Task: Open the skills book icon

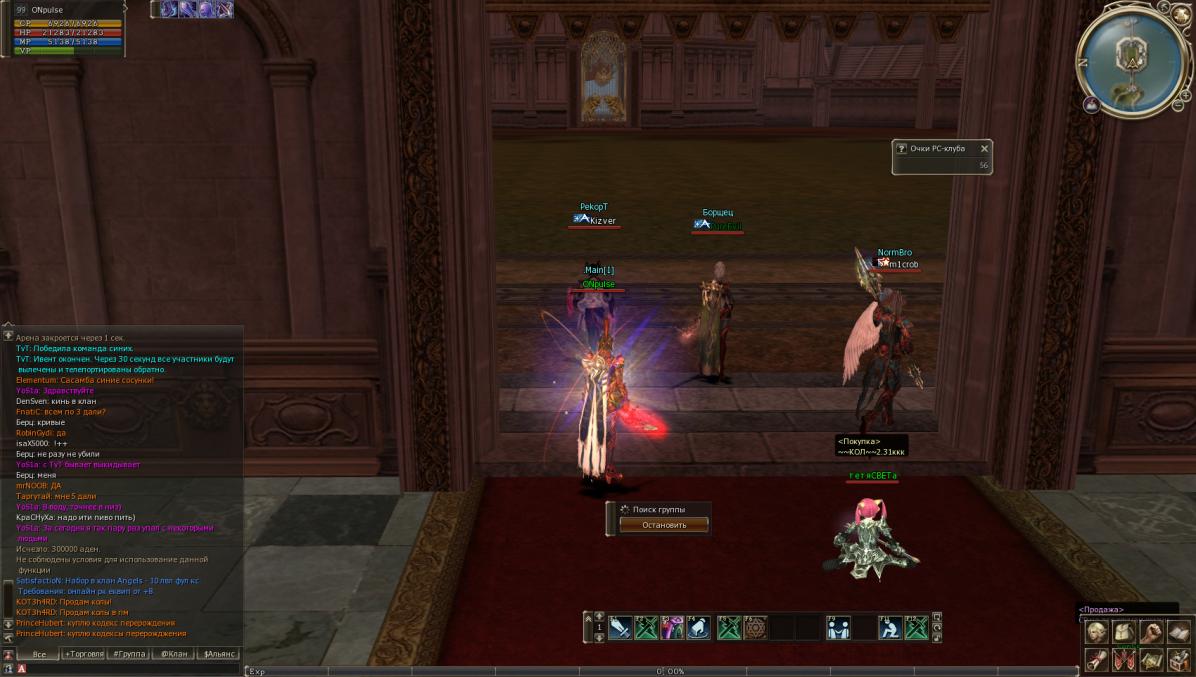Action: pyautogui.click(x=1178, y=632)
